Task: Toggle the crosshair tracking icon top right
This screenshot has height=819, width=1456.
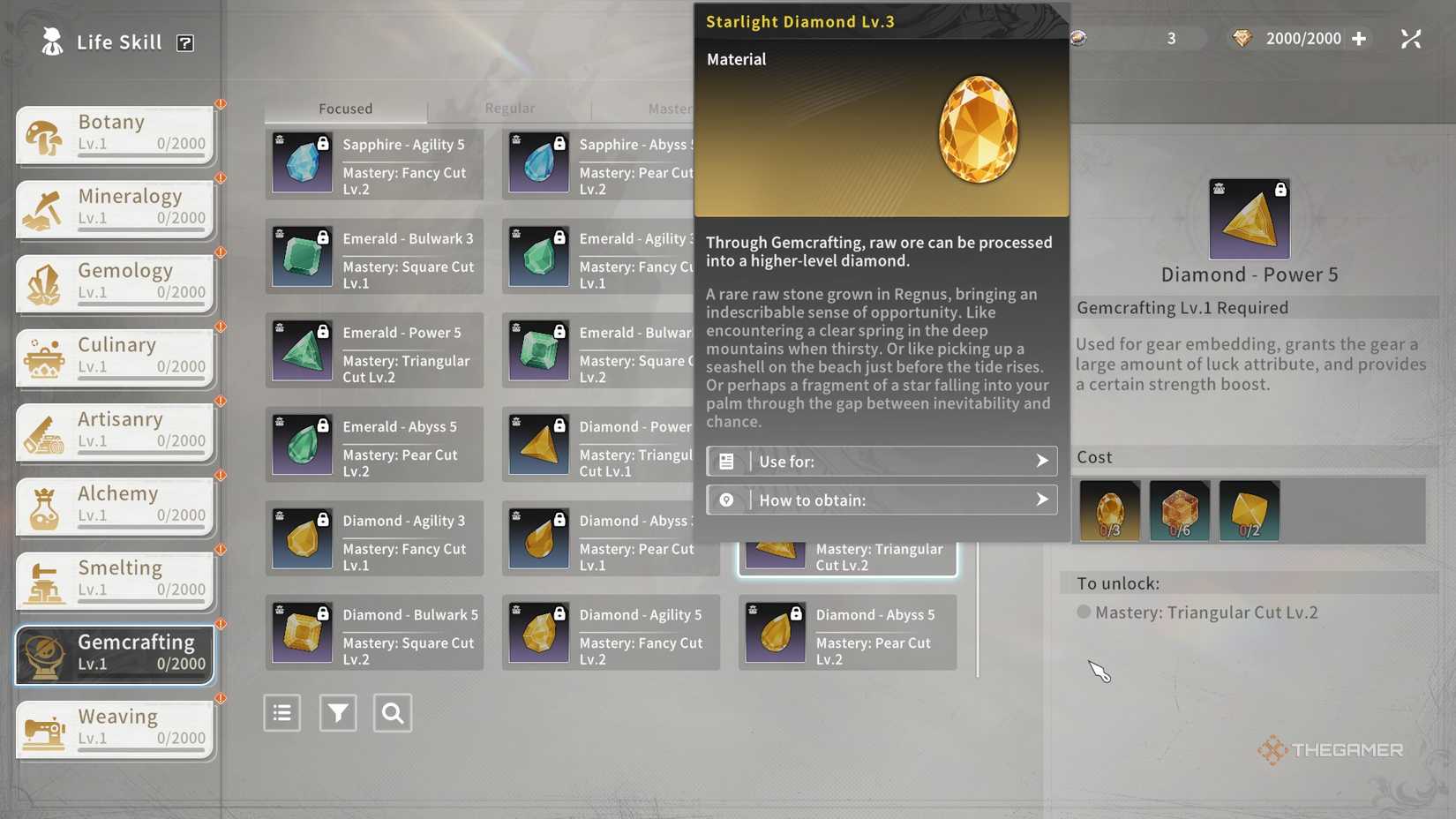Action: click(1411, 39)
